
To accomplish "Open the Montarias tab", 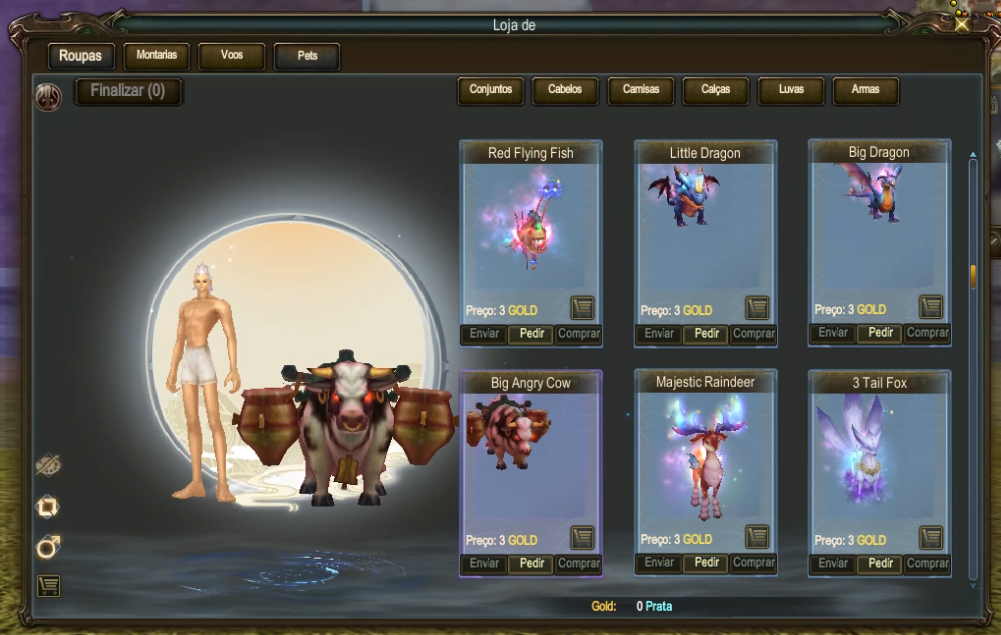I will point(156,56).
